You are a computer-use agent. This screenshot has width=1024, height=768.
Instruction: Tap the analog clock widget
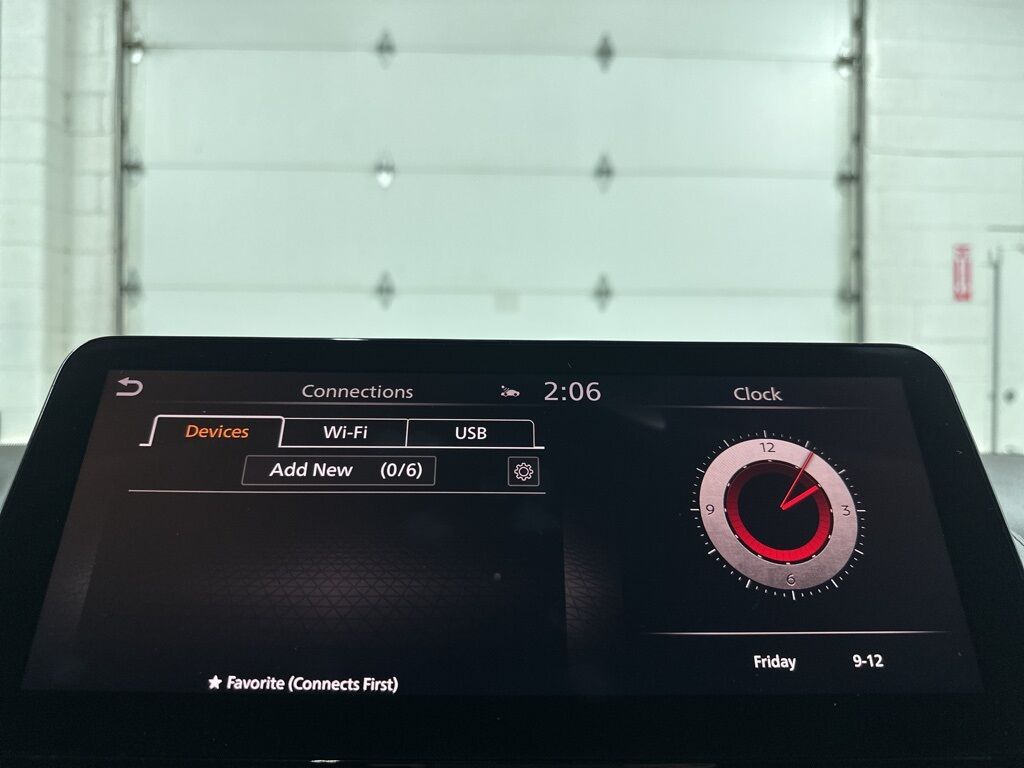tap(777, 513)
